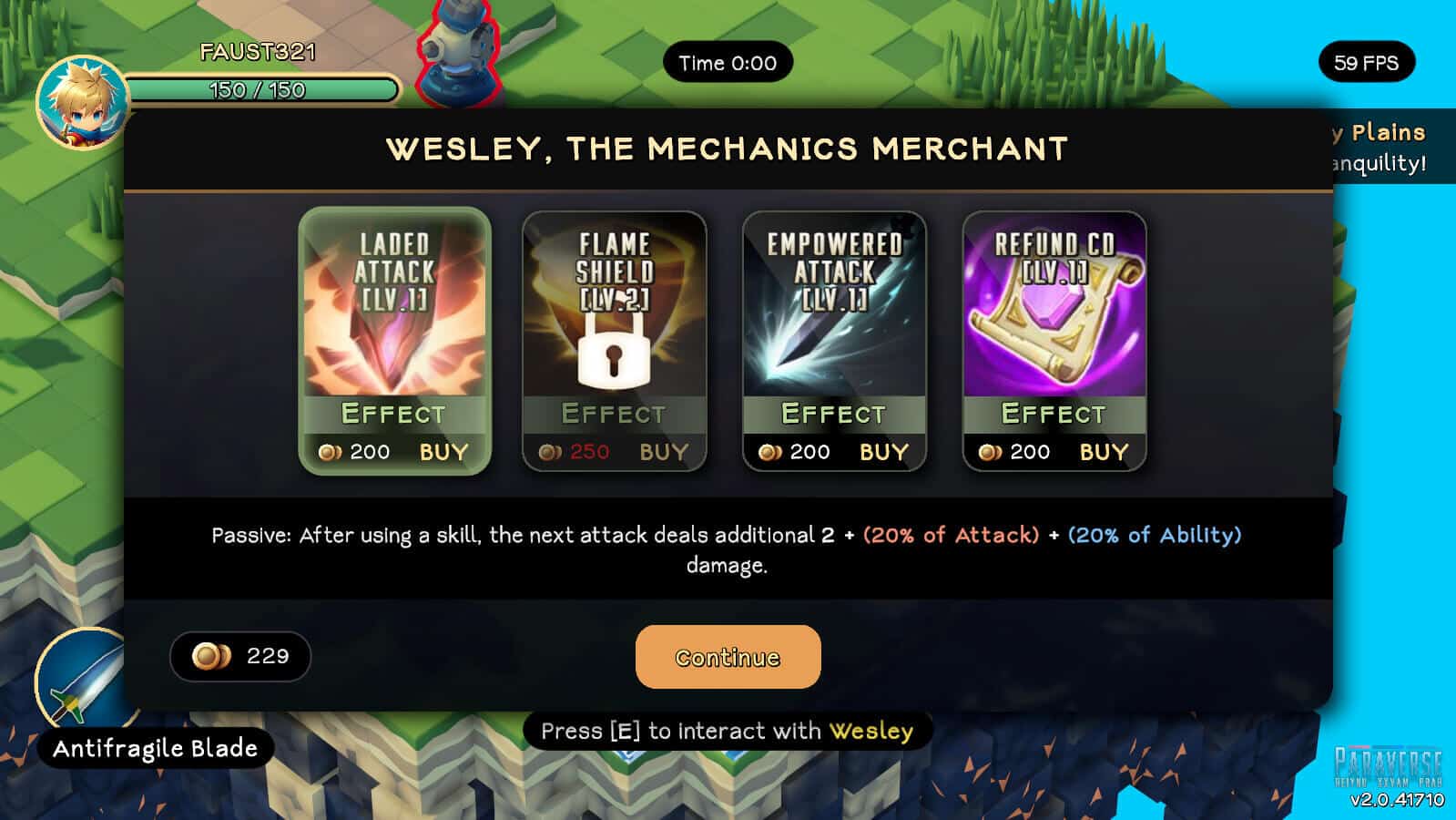
Task: Buy Flame Shield for 250 coins
Action: coord(664,452)
